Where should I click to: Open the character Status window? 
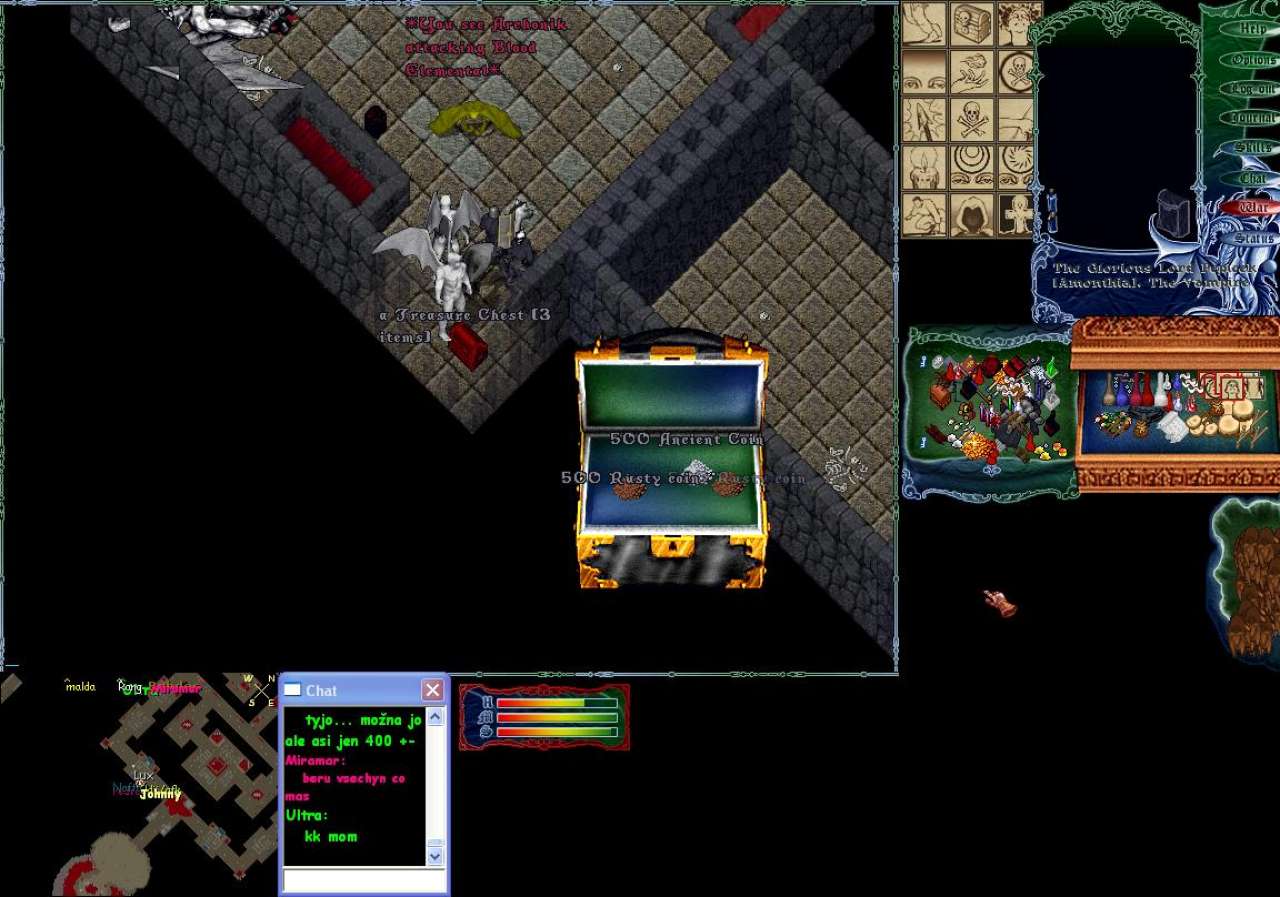tap(1253, 238)
